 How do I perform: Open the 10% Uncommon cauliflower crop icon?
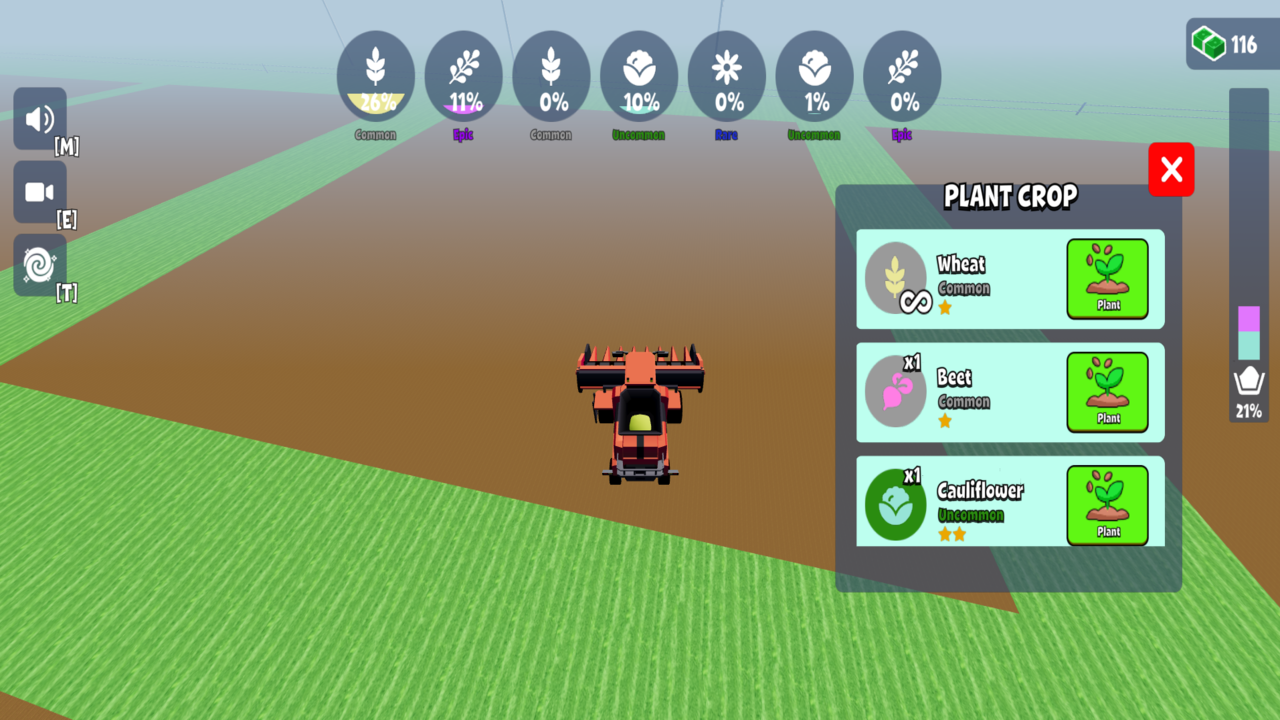(639, 75)
